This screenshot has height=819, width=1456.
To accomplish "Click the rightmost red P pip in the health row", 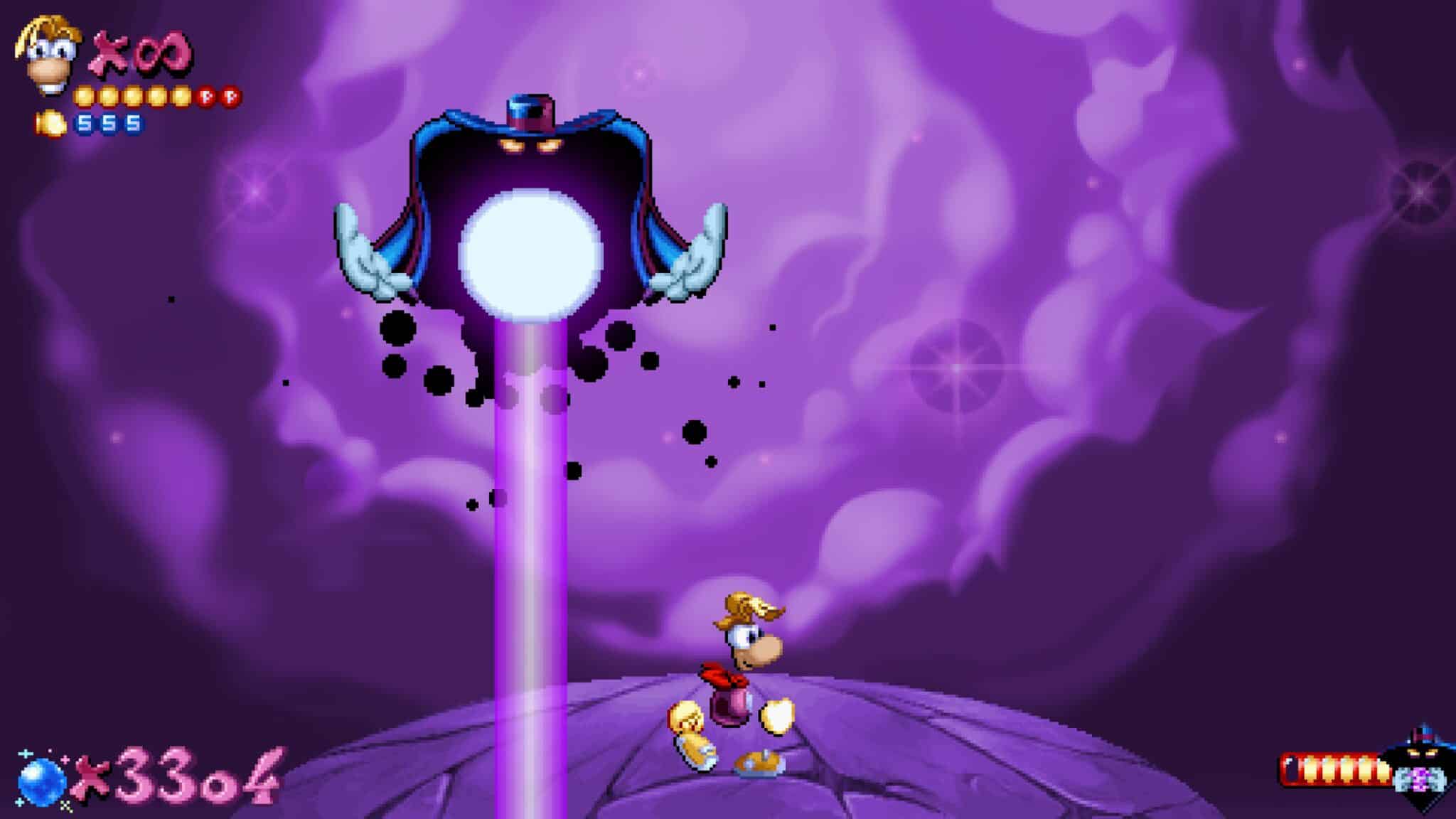I will [229, 97].
